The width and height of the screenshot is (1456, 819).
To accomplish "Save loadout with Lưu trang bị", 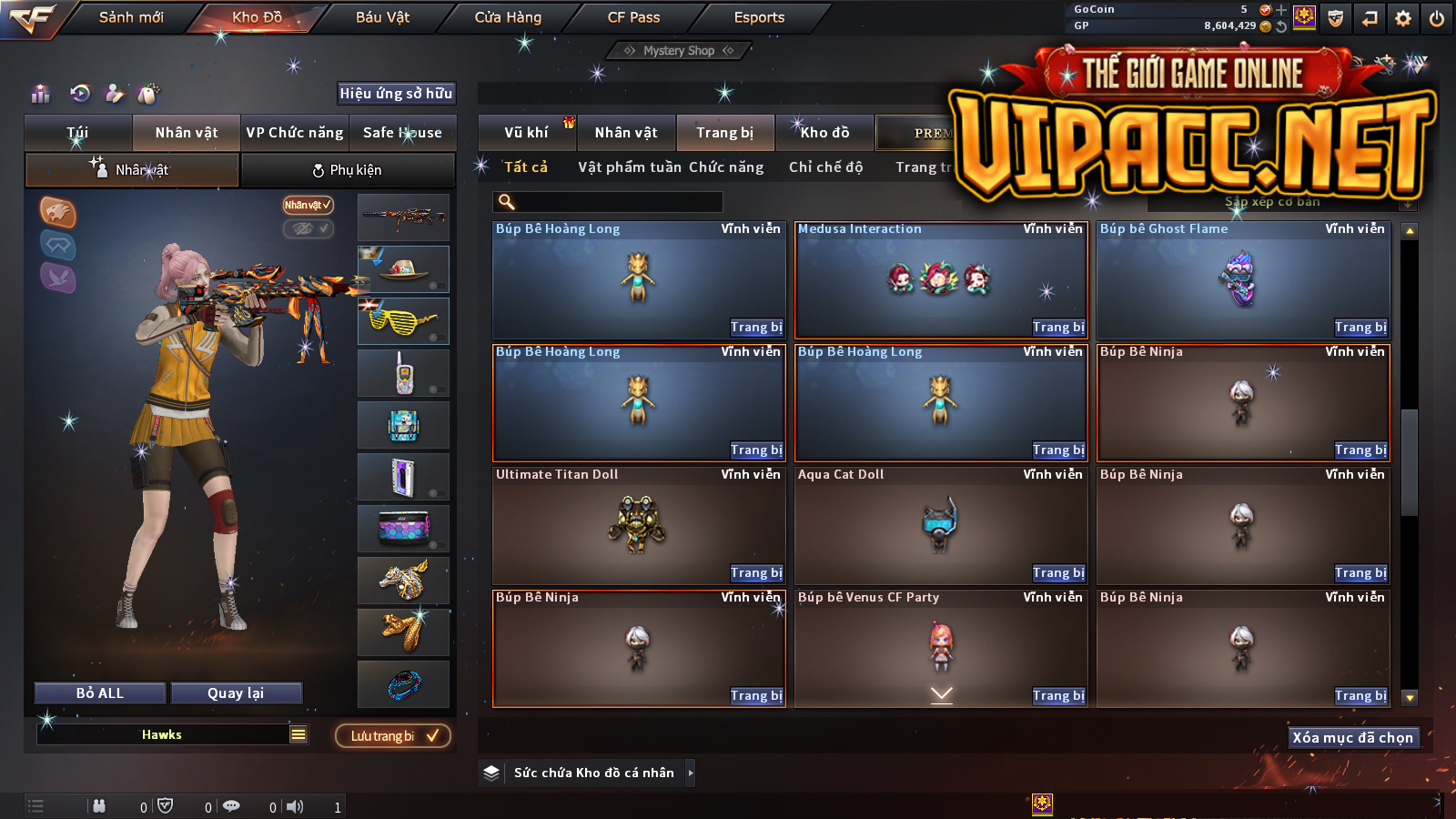I will click(393, 736).
